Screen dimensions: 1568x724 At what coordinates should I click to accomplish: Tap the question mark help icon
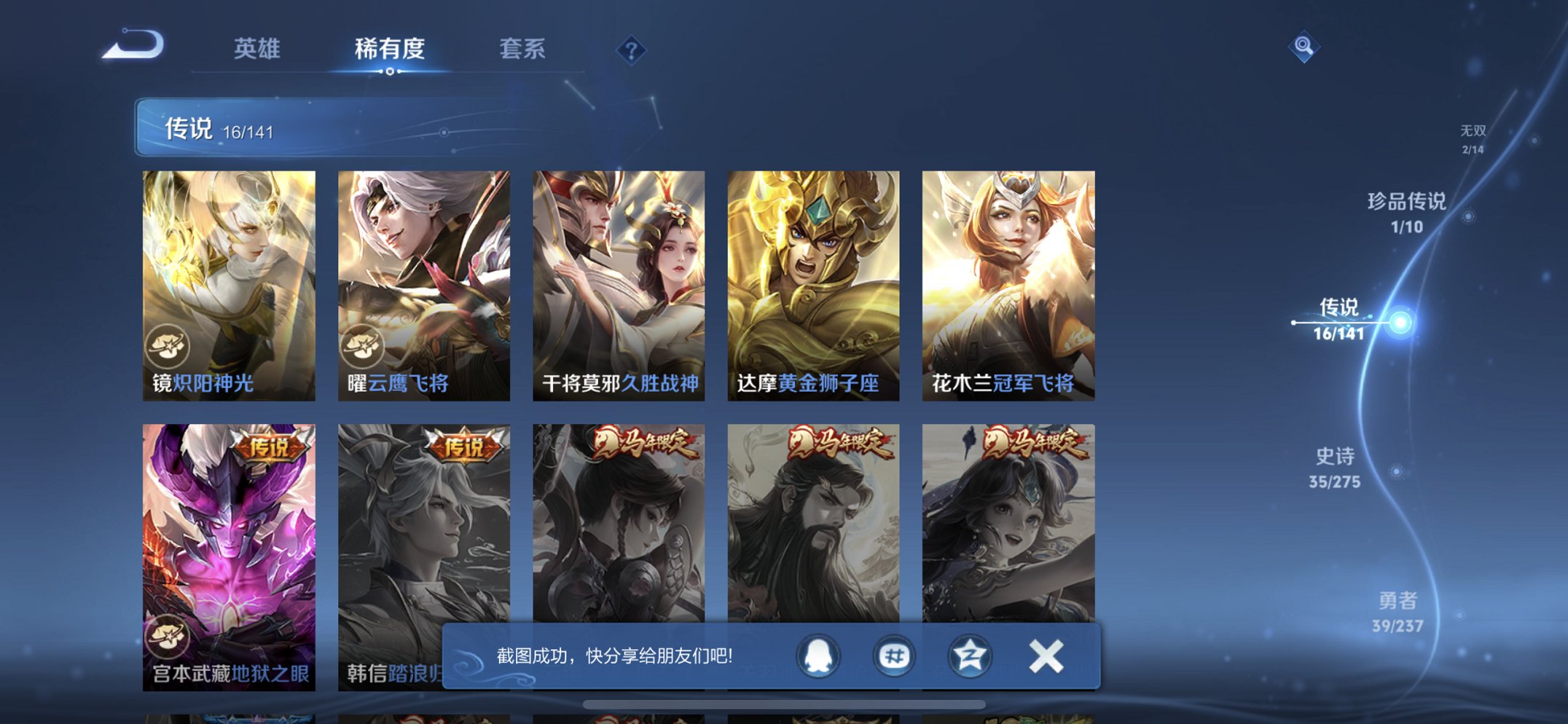[x=632, y=50]
